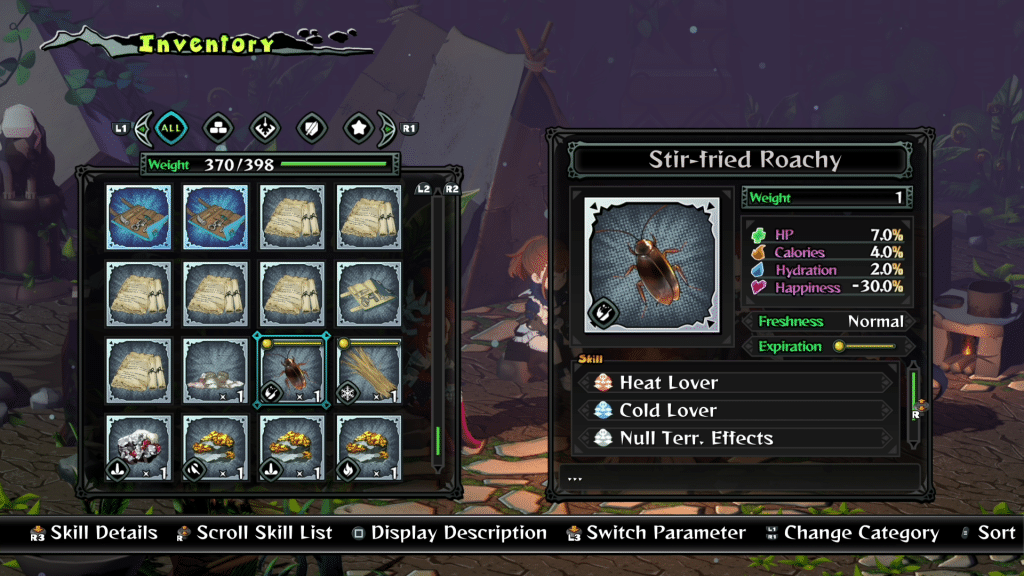Pick the single blueprint with tools slot

tap(369, 293)
